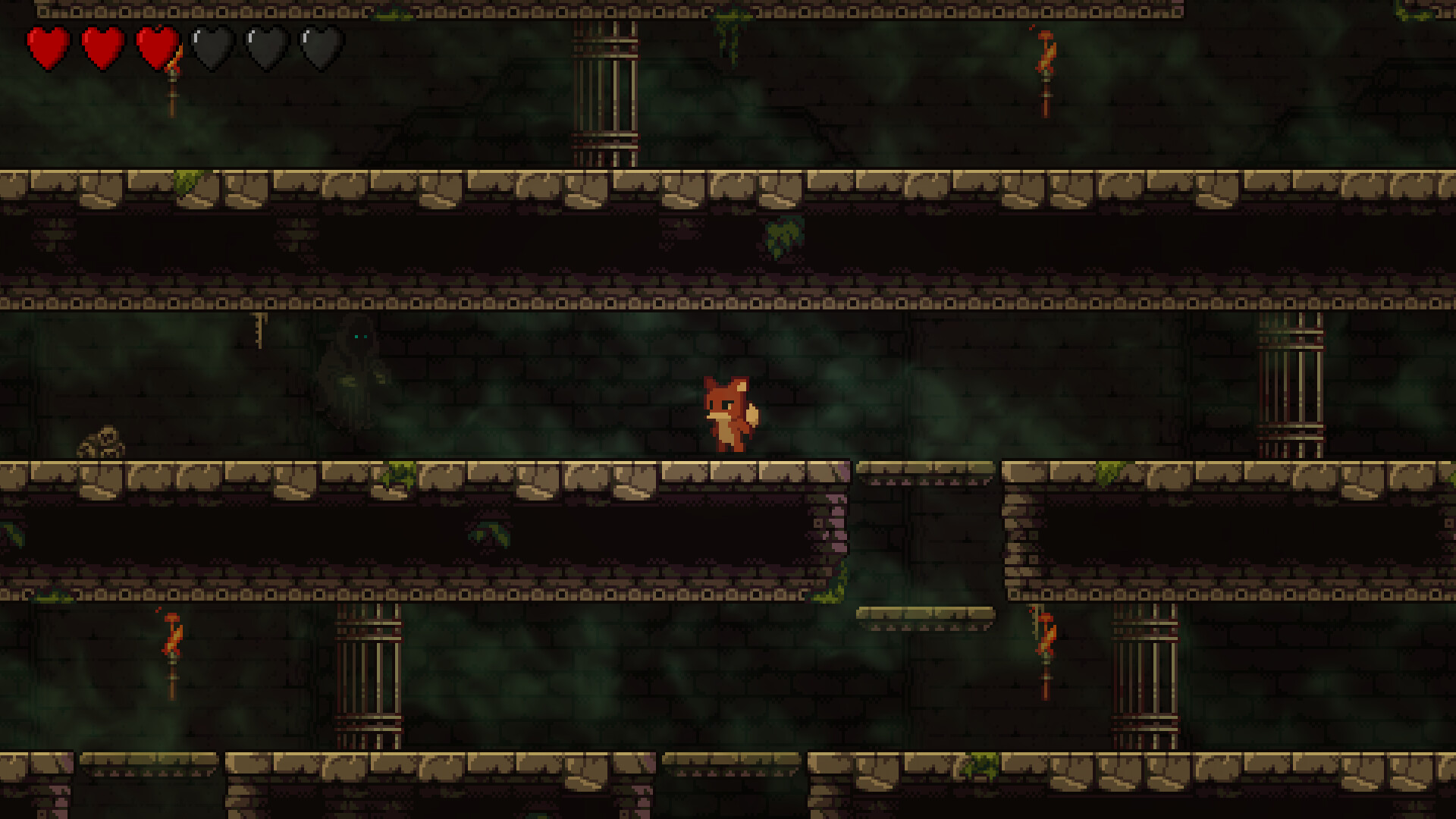The height and width of the screenshot is (819, 1456).
Task: Click the small floating platform below the gap
Action: click(x=925, y=614)
